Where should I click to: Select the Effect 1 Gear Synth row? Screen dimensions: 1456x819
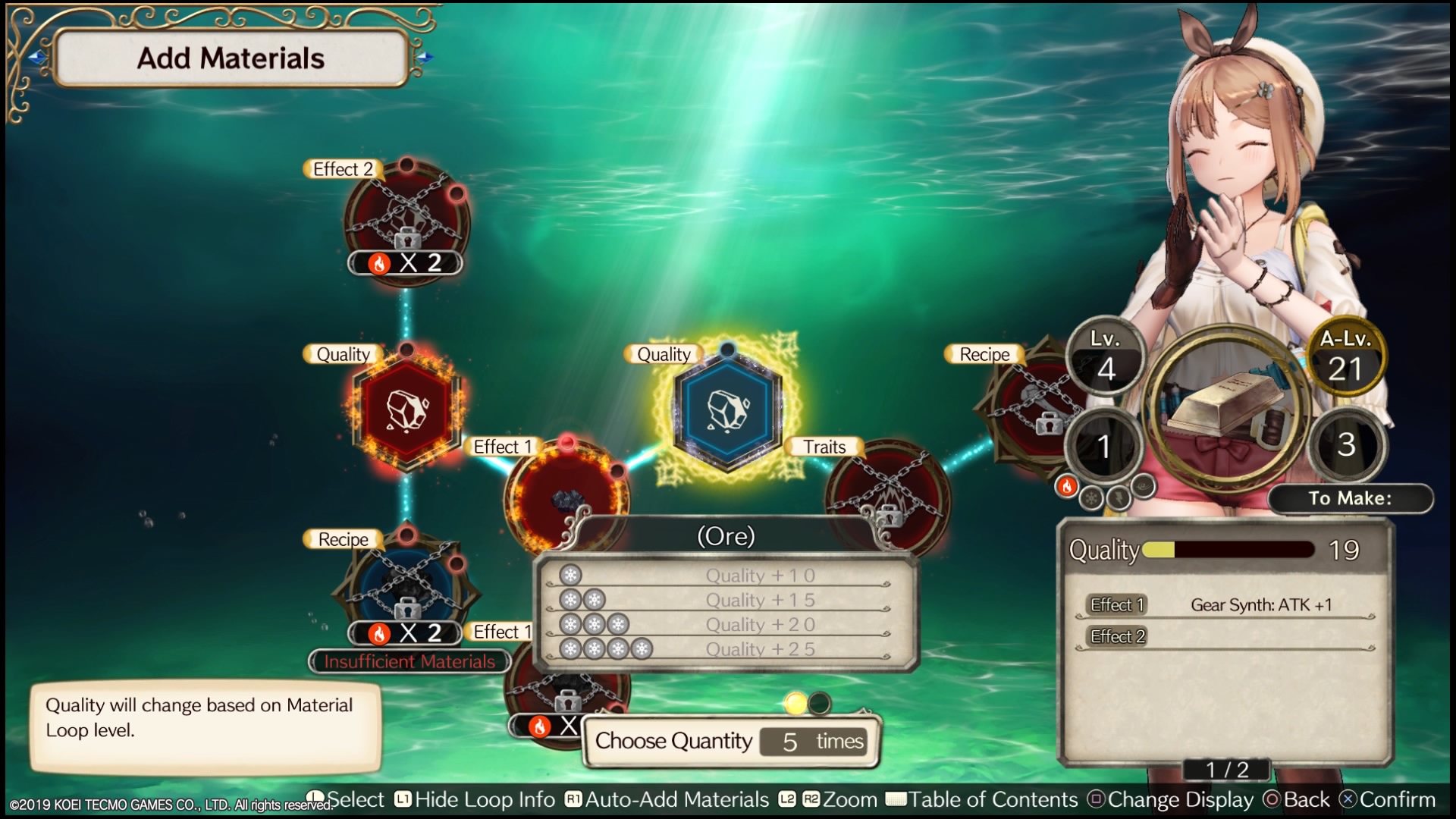(1226, 605)
